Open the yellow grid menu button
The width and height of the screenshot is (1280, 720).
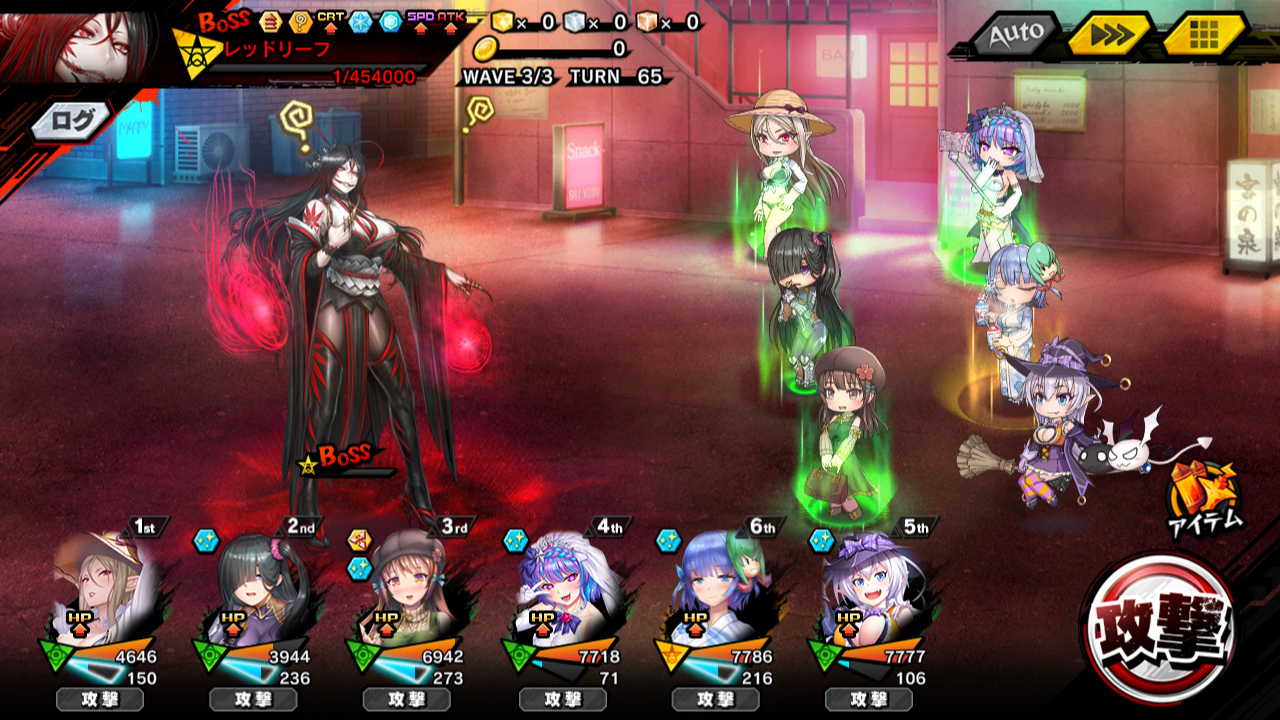click(x=1204, y=35)
